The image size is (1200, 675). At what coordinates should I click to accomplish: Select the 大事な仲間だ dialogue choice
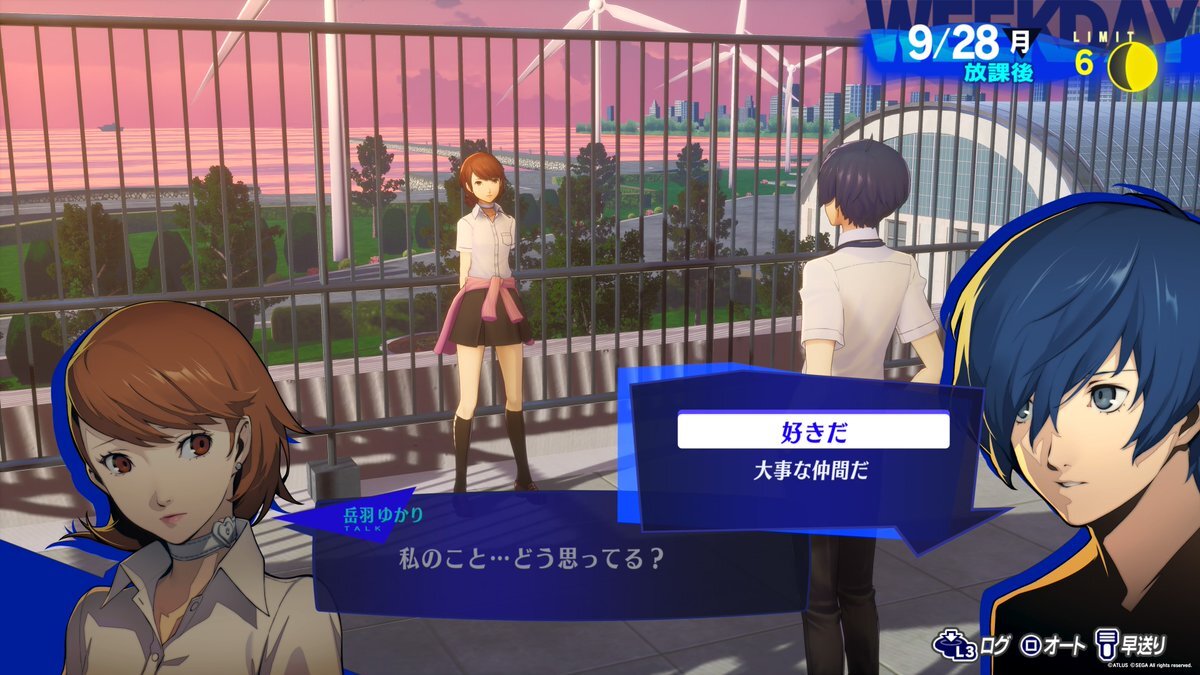pos(812,471)
